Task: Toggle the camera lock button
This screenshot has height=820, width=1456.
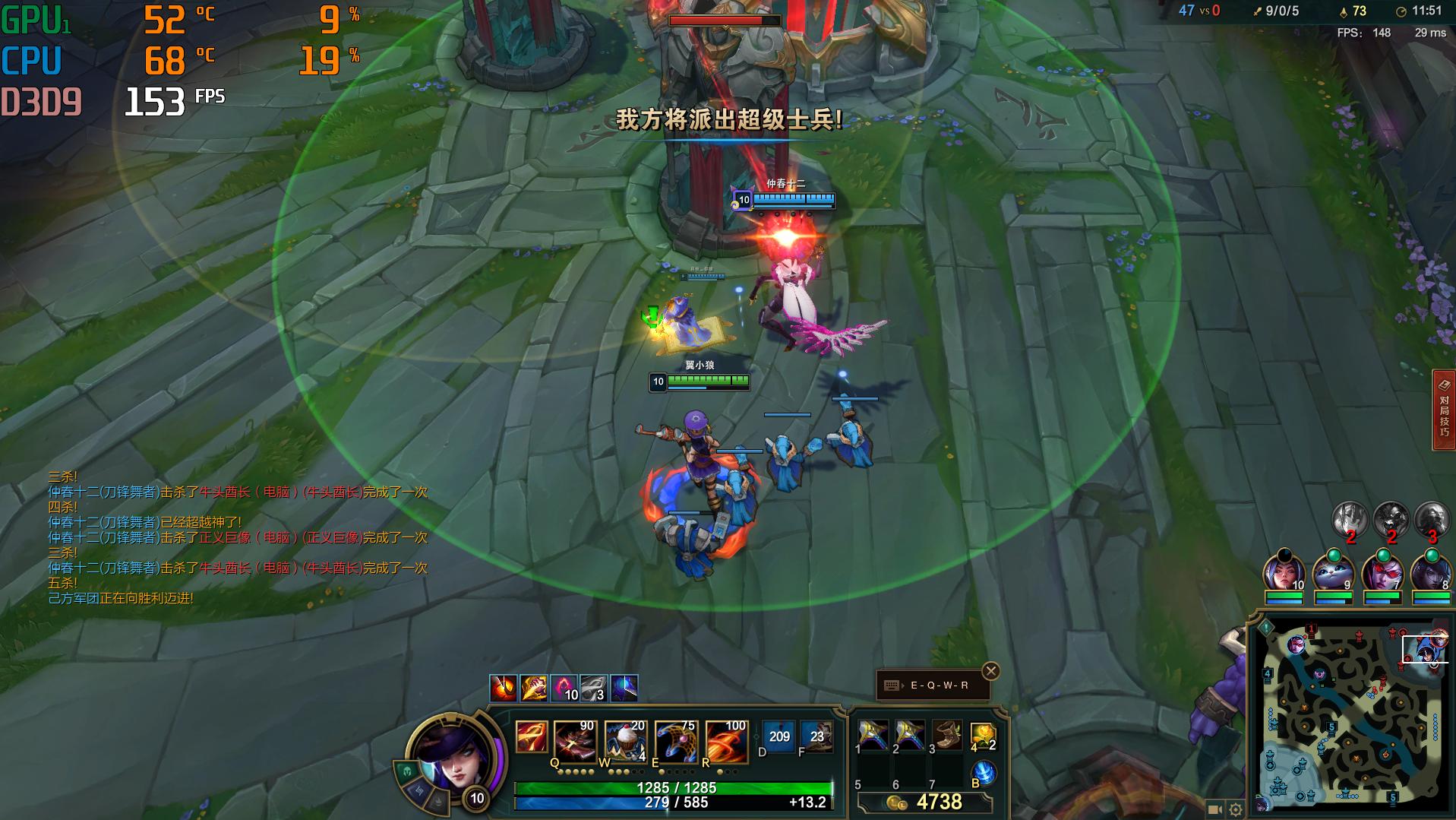Action: tap(1214, 810)
